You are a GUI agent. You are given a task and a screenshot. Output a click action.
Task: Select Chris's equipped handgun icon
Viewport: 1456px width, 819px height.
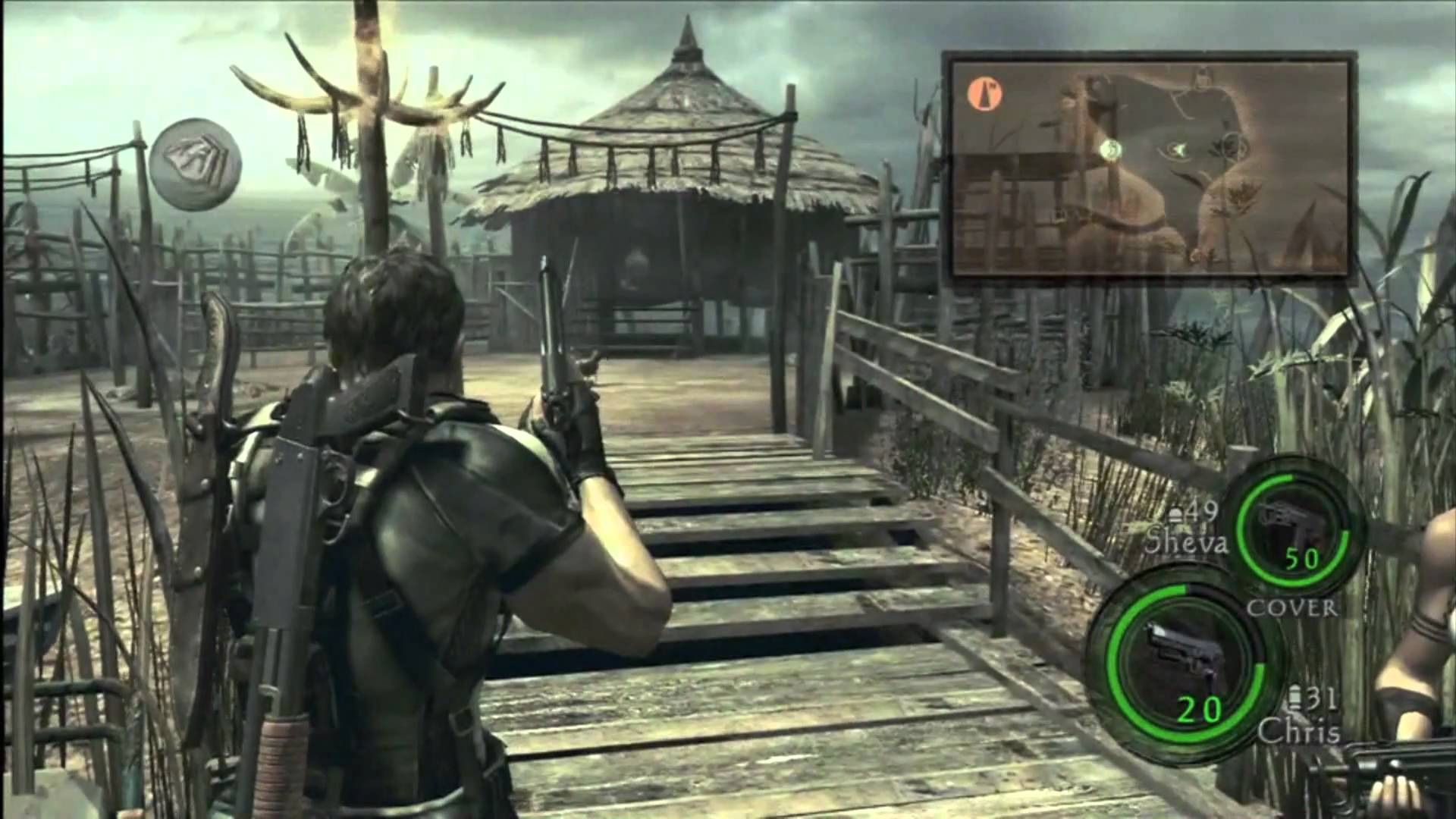[1182, 647]
